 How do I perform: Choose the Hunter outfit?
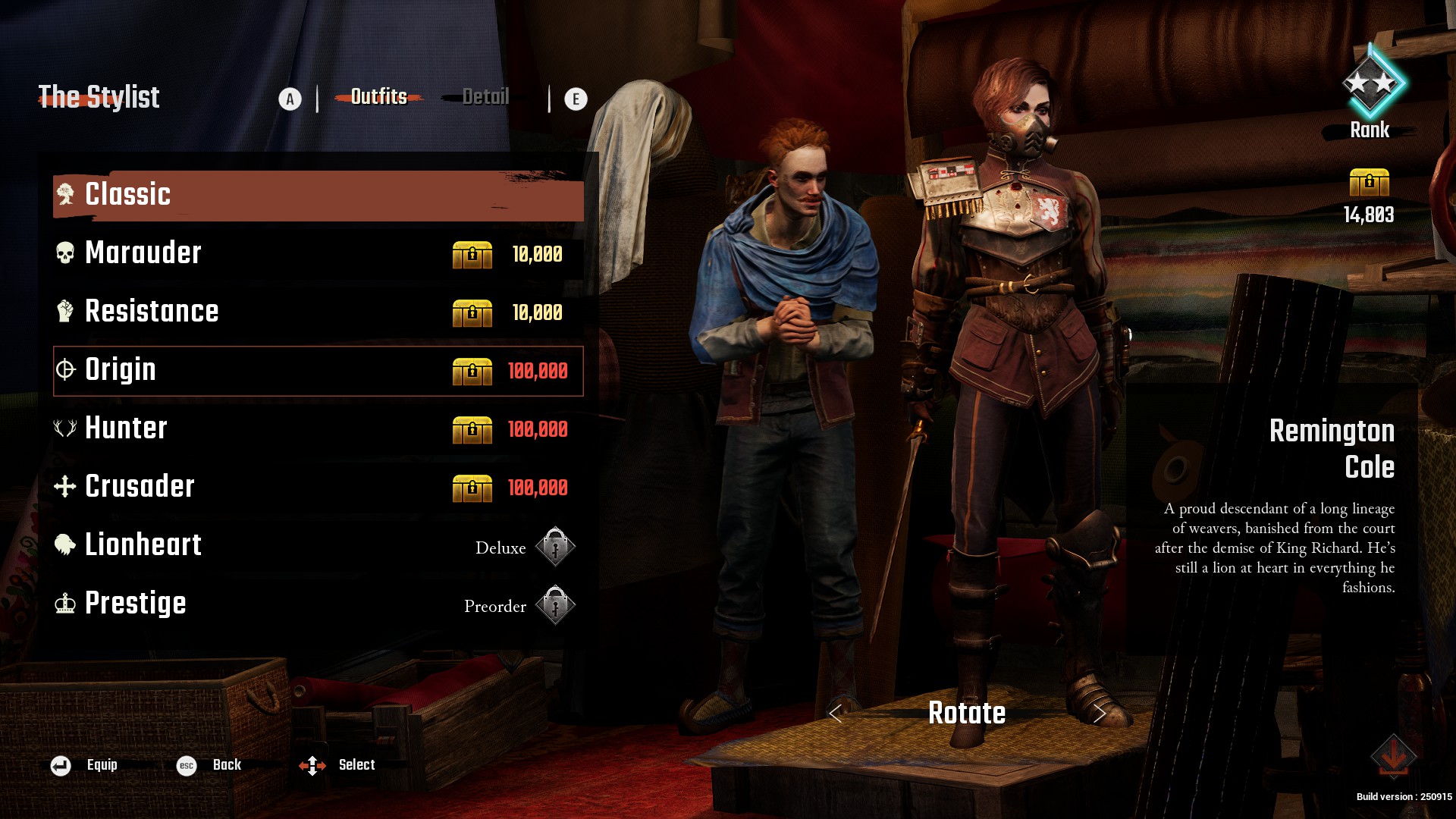click(x=318, y=428)
